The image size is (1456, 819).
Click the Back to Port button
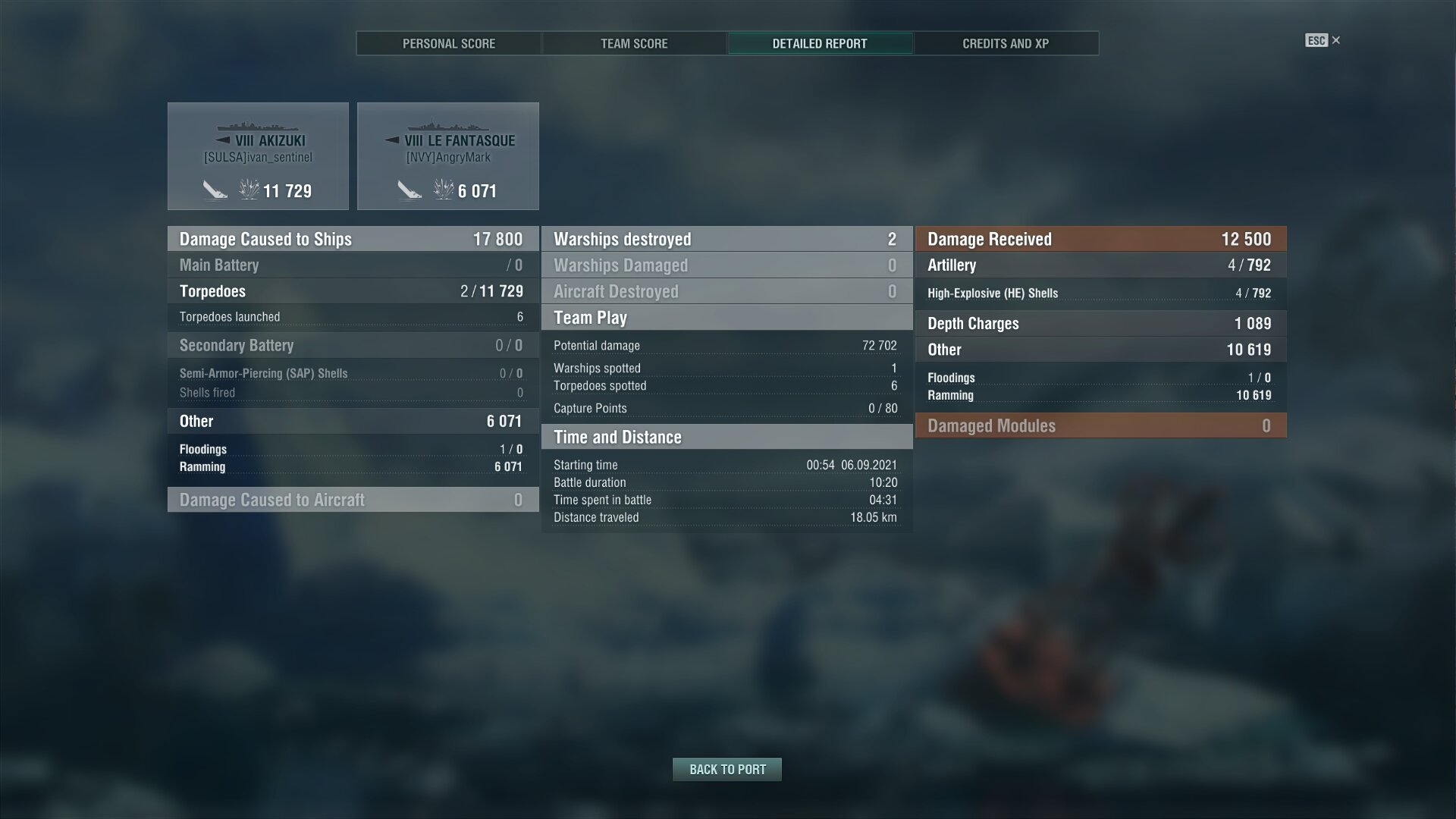[x=727, y=770]
